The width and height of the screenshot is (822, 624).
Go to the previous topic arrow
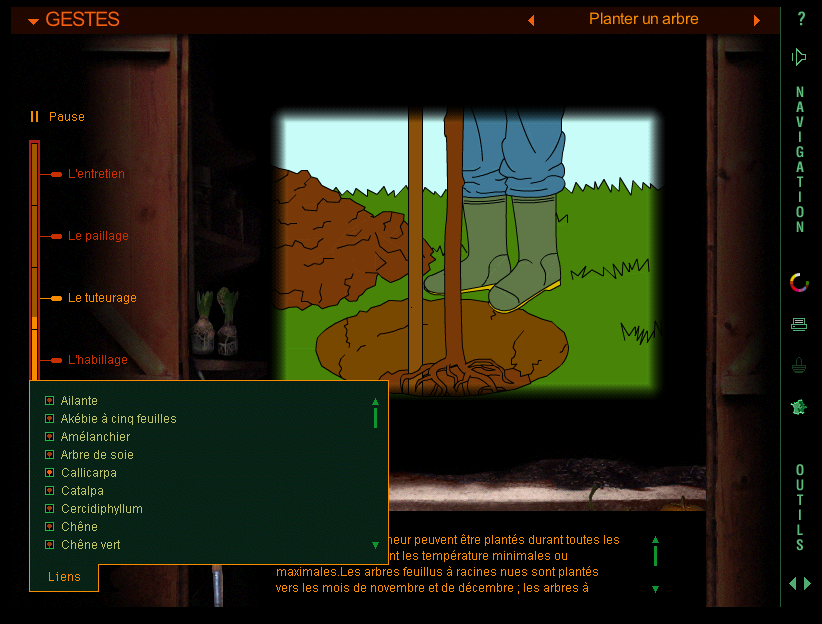click(x=531, y=20)
